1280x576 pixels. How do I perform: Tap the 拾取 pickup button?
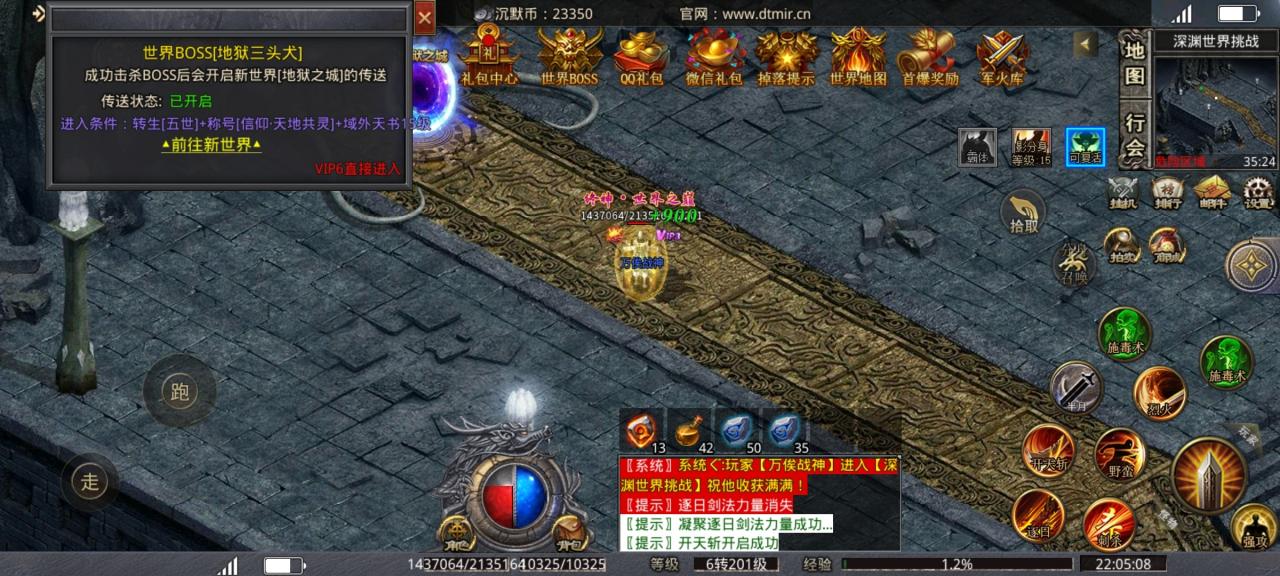[1023, 214]
